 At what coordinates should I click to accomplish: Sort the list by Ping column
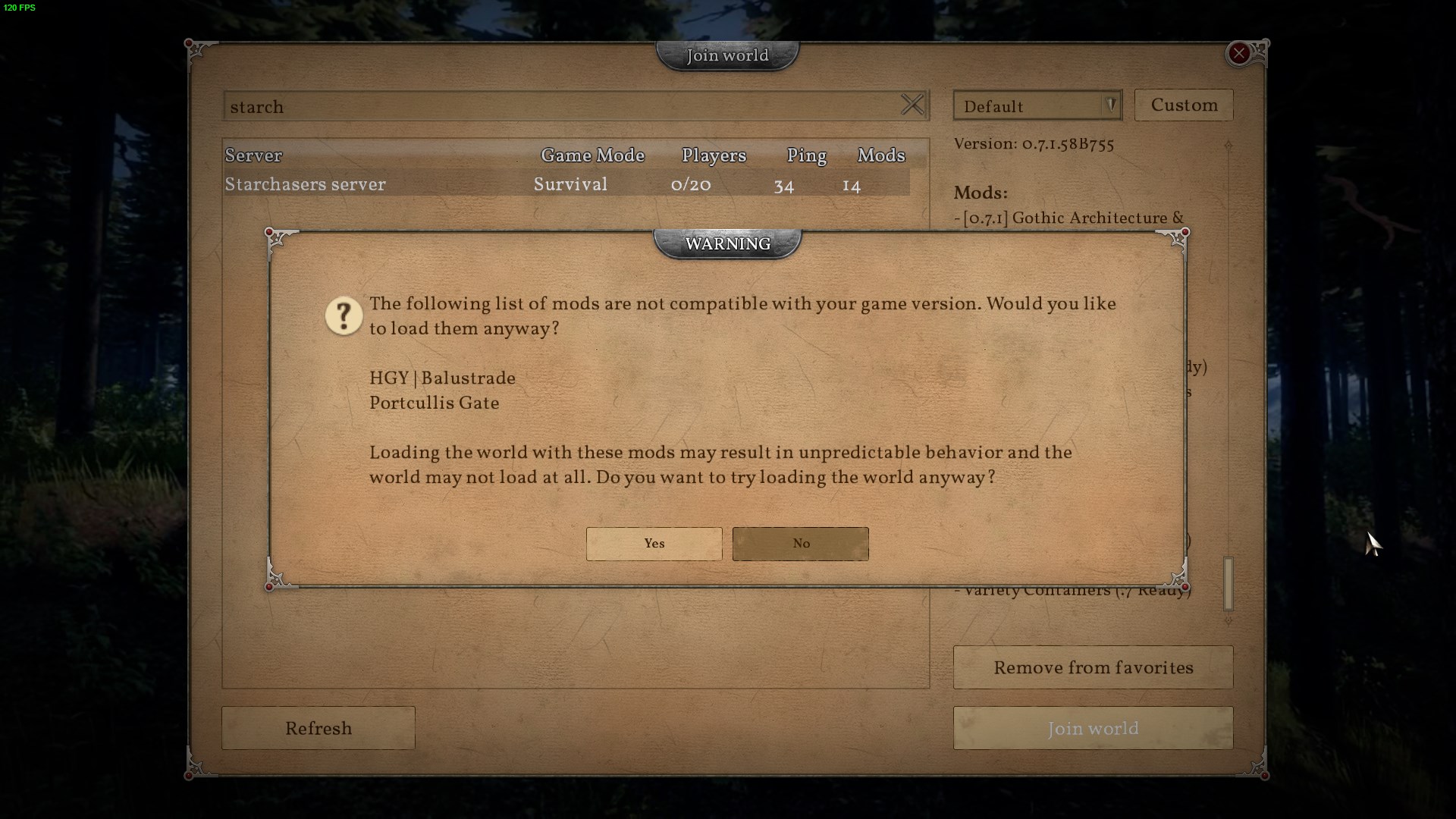point(806,155)
